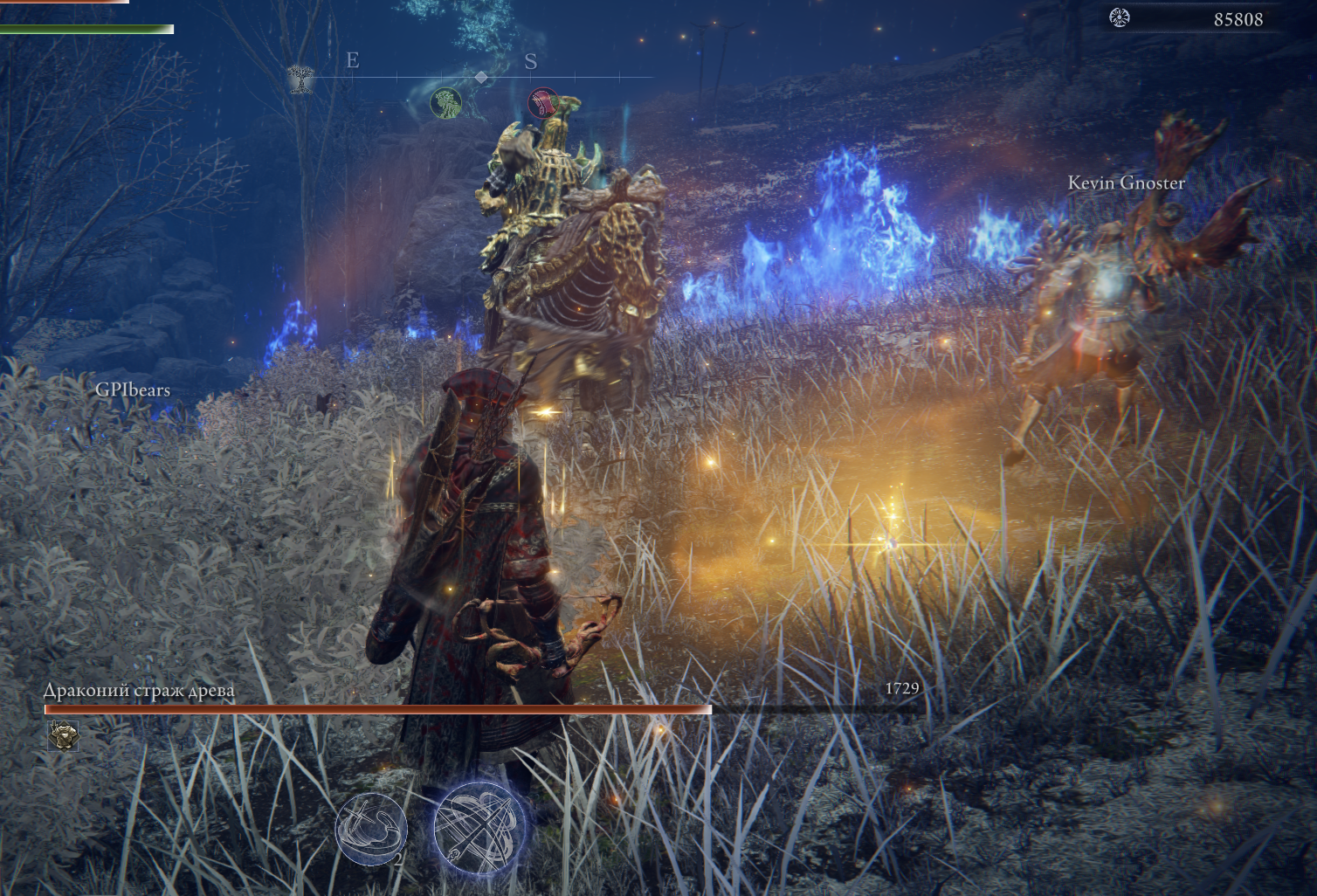
Task: Click the green teammate marker on the compass
Action: point(445,103)
